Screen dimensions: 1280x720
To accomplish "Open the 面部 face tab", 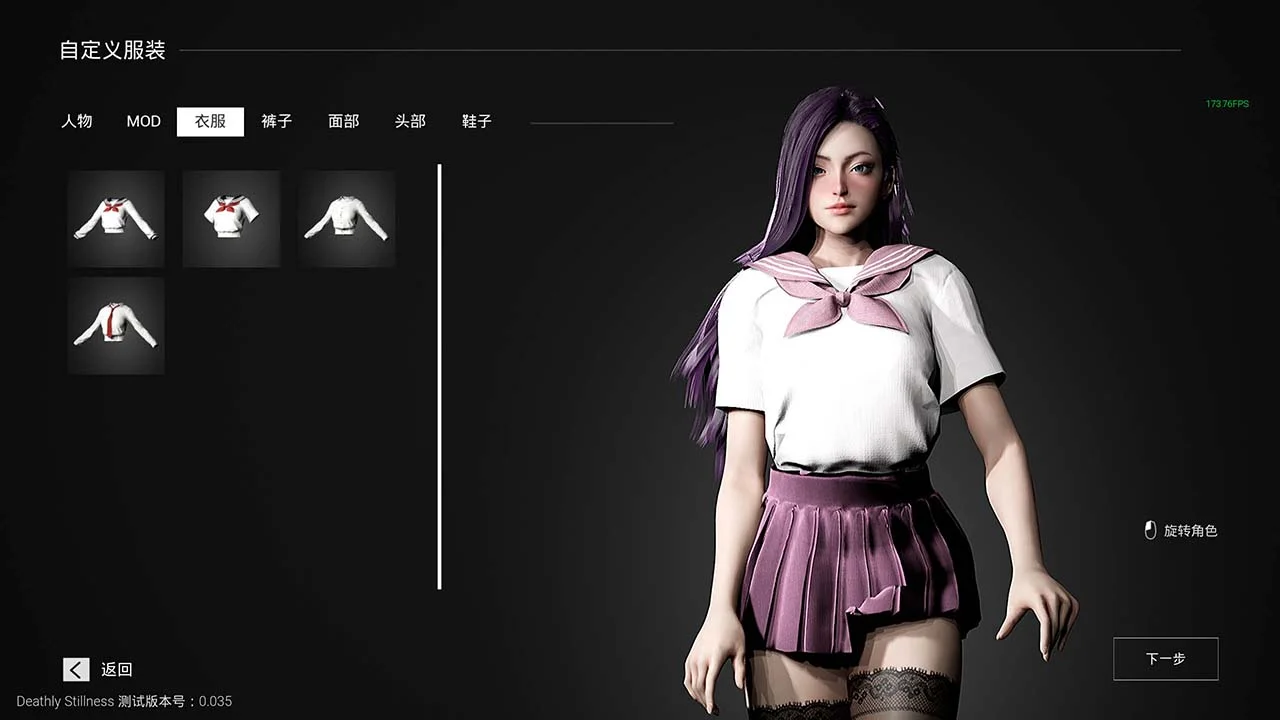I will [343, 121].
